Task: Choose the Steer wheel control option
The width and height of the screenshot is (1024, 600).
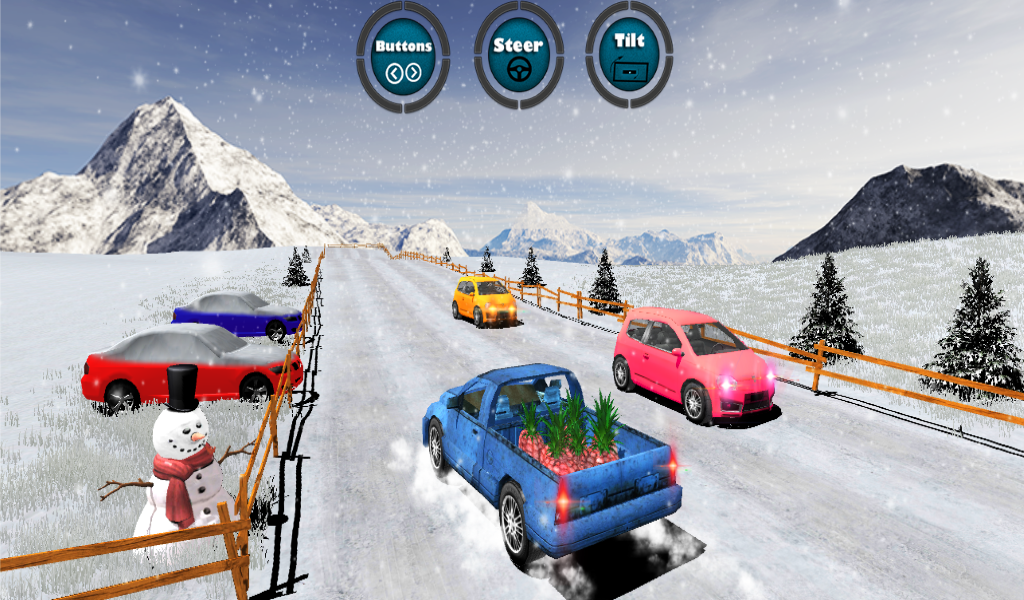Action: pyautogui.click(x=518, y=56)
